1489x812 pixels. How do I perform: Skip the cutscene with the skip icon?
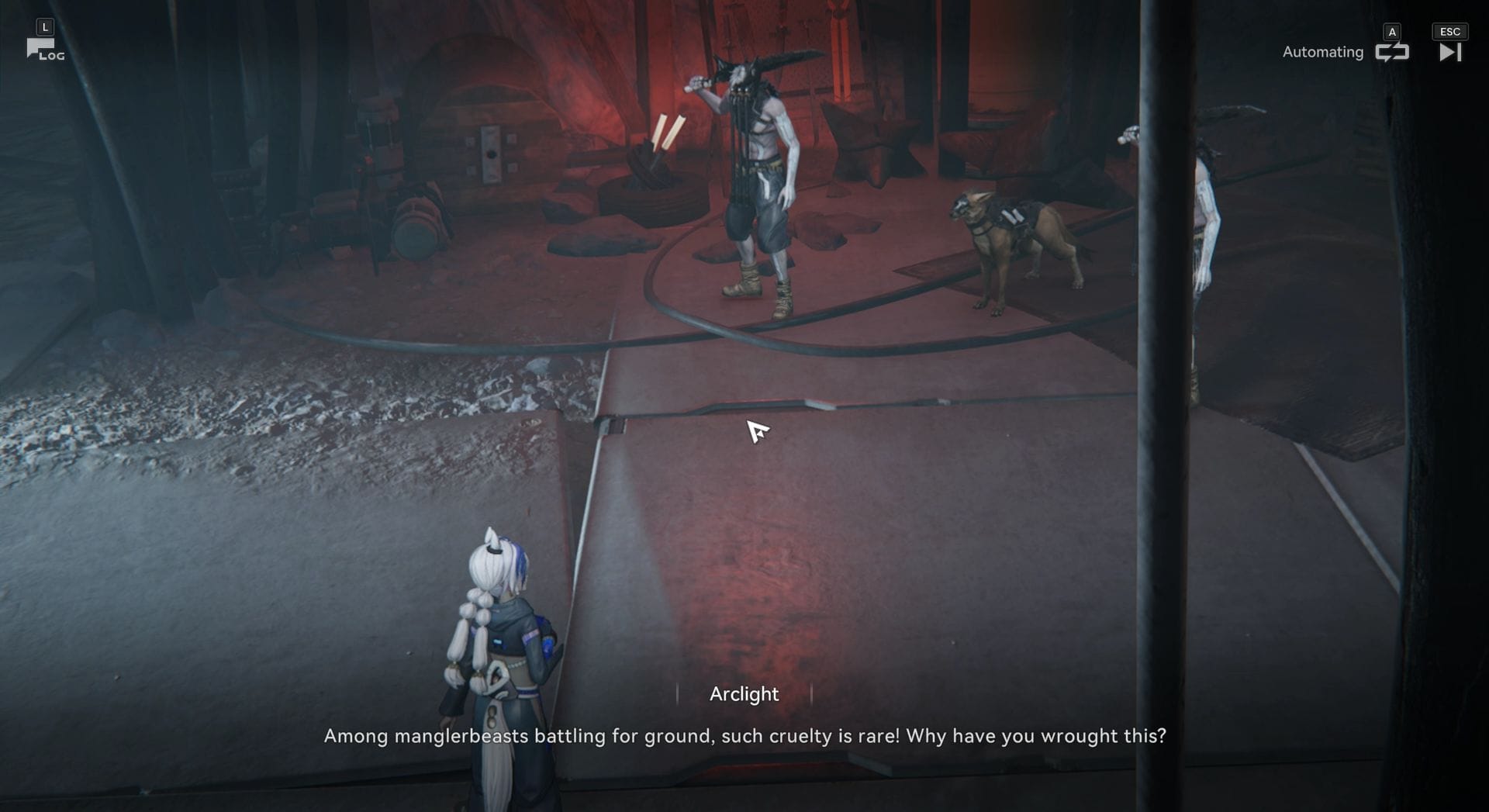[x=1449, y=52]
